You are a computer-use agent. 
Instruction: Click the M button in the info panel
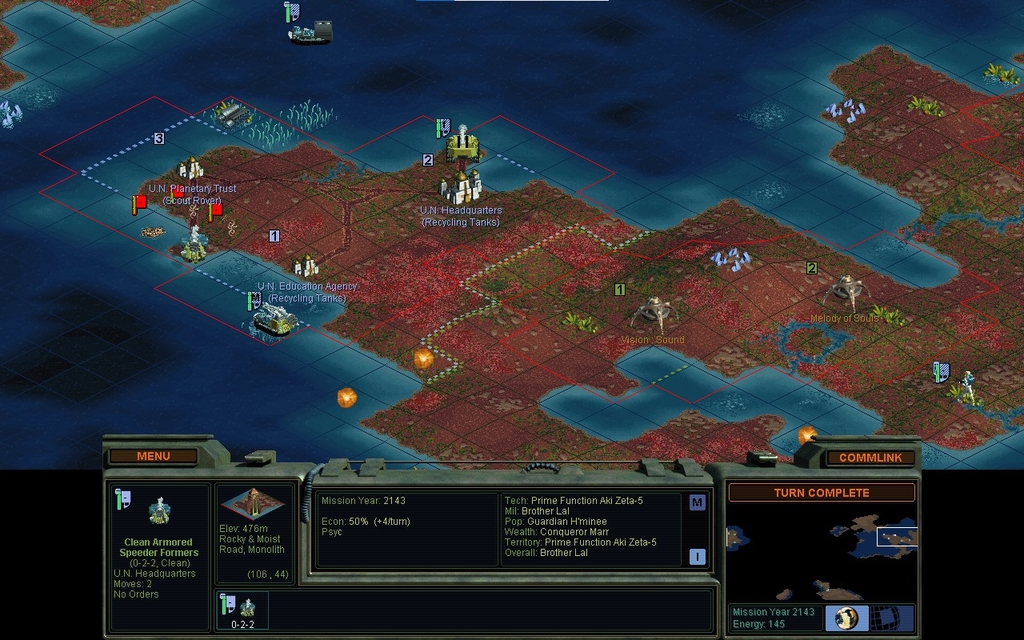pos(697,502)
